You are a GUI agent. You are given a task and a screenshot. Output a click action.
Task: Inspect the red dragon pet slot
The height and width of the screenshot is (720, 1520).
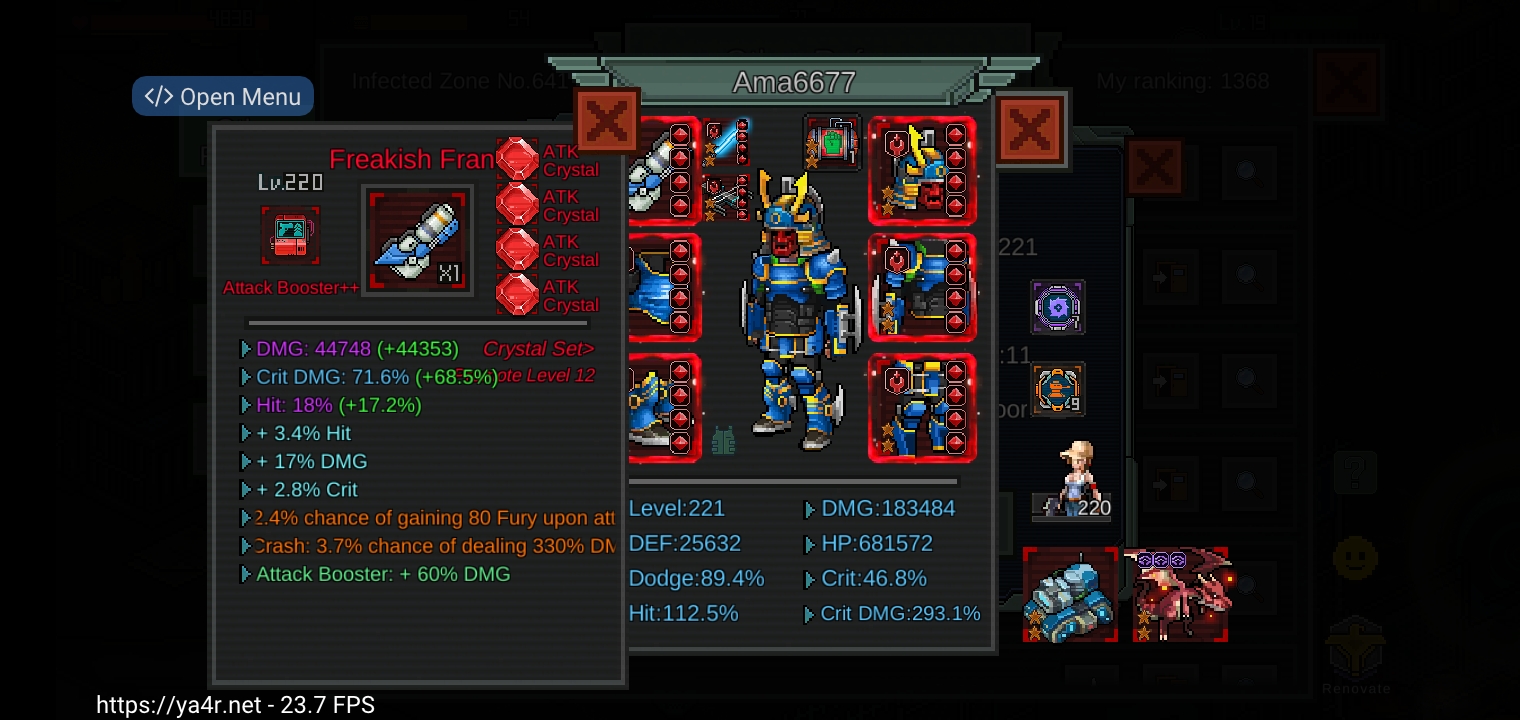coord(1180,595)
